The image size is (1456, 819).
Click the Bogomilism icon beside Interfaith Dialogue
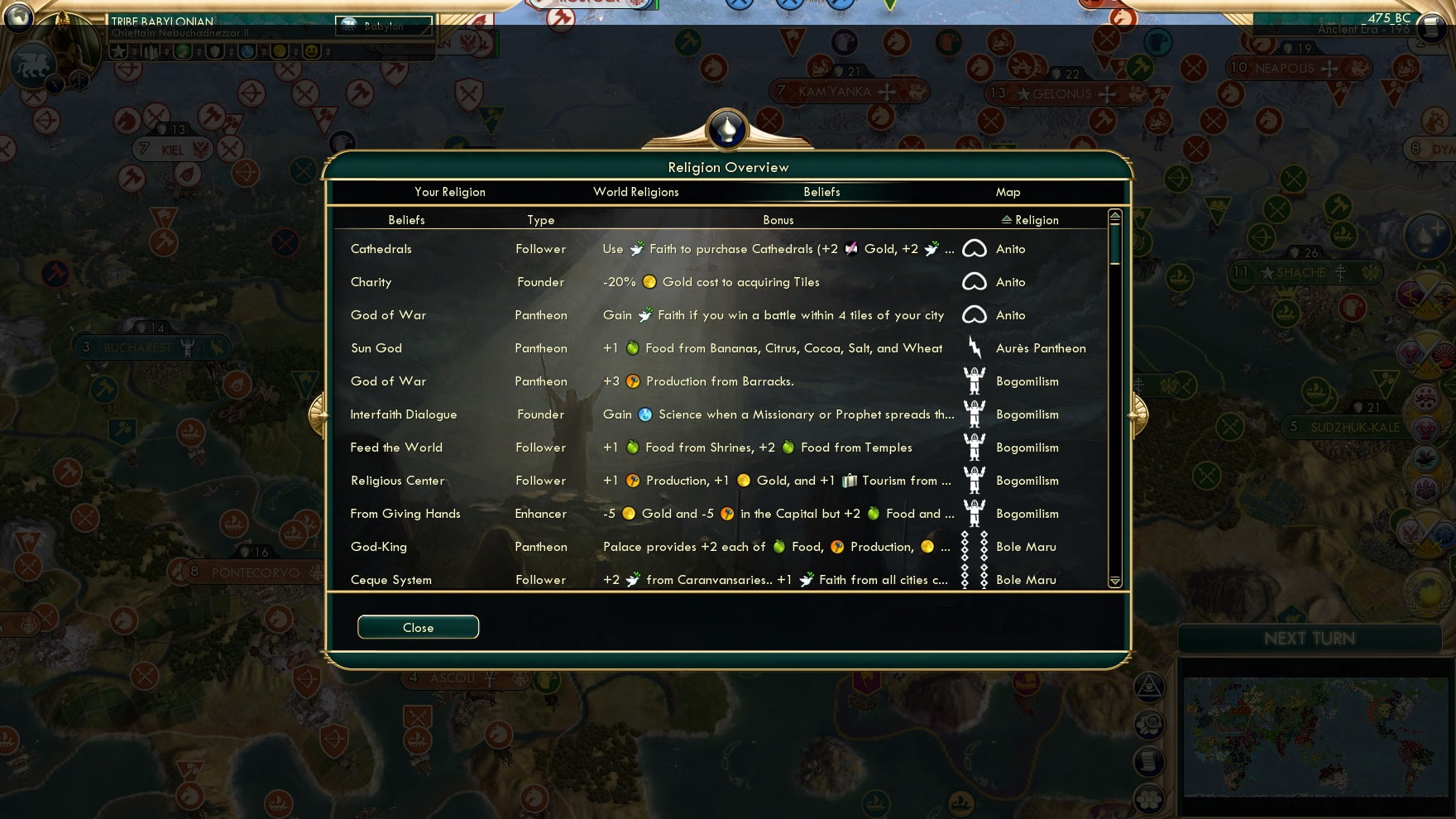pyautogui.click(x=975, y=414)
